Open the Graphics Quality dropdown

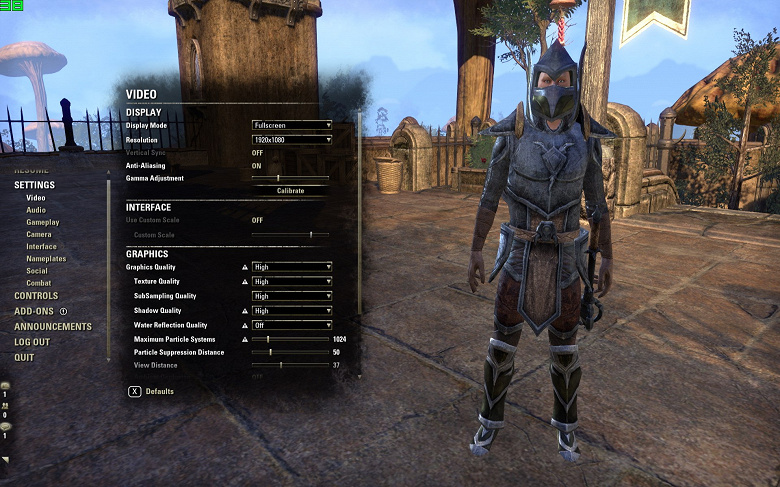click(291, 267)
